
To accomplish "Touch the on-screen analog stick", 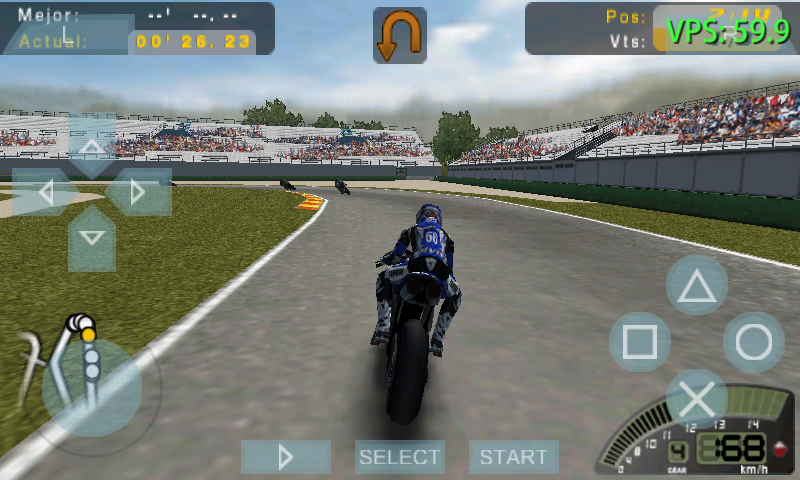I will pyautogui.click(x=91, y=386).
